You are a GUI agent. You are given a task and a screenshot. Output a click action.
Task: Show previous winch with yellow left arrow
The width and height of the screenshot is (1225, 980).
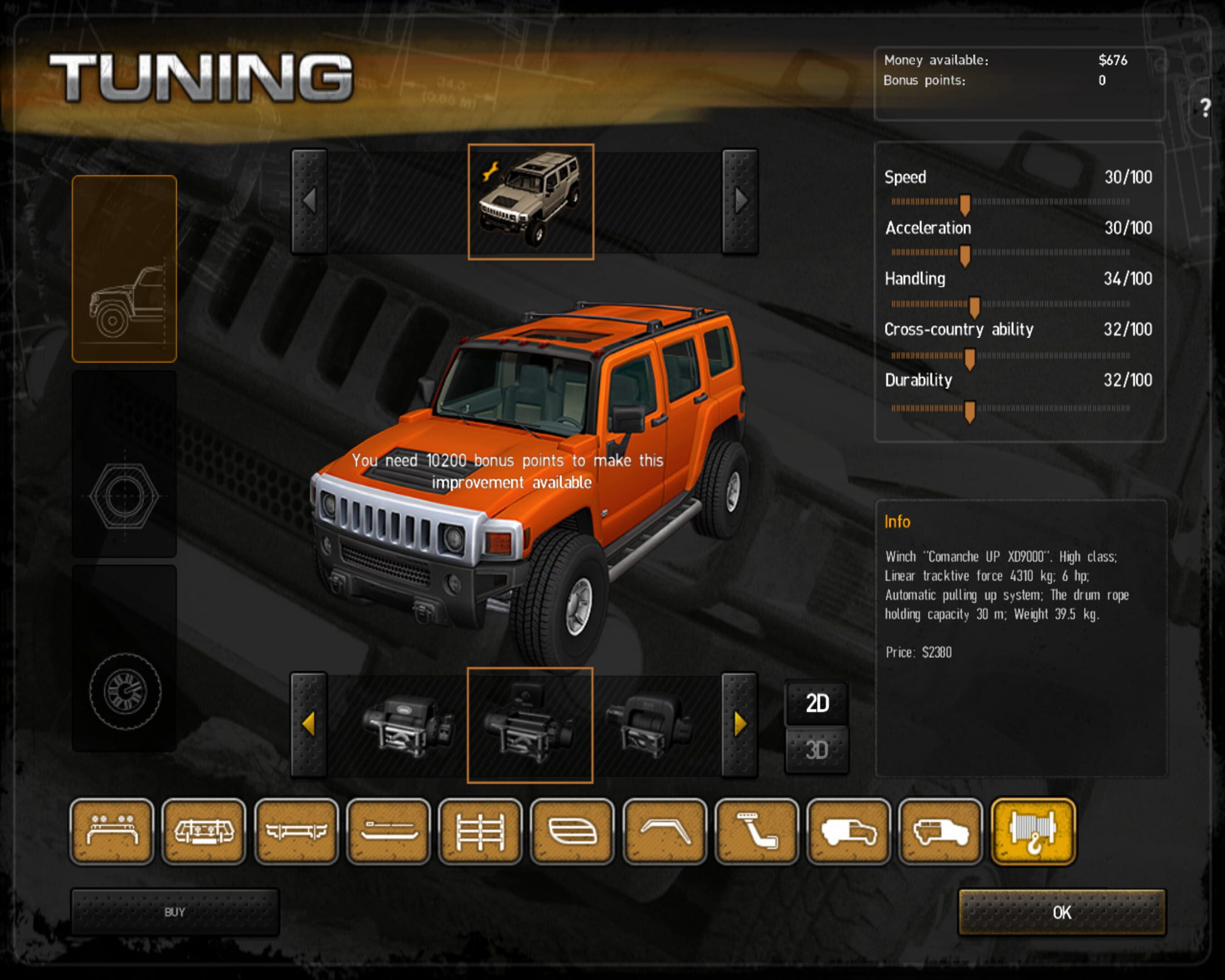click(x=309, y=725)
